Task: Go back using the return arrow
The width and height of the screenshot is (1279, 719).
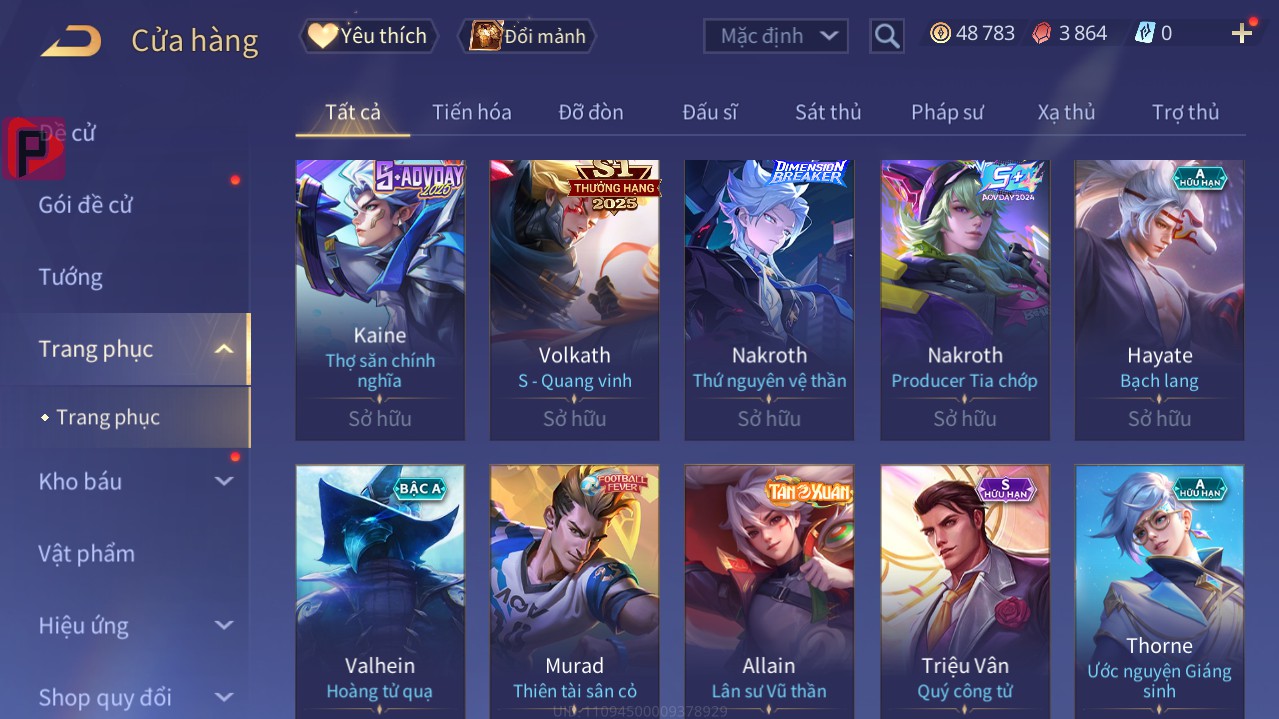Action: (x=72, y=41)
